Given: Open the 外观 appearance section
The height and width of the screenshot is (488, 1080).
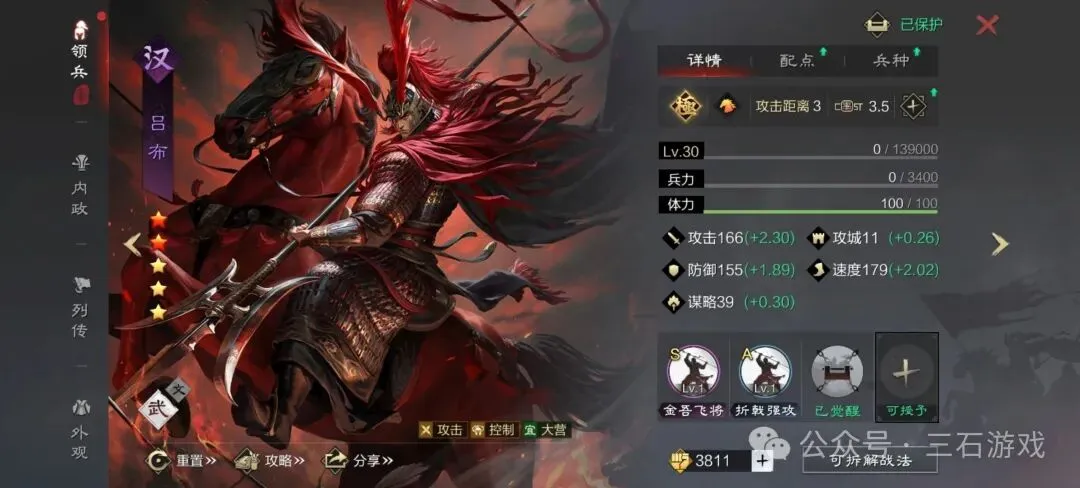Looking at the screenshot, I should click(80, 430).
